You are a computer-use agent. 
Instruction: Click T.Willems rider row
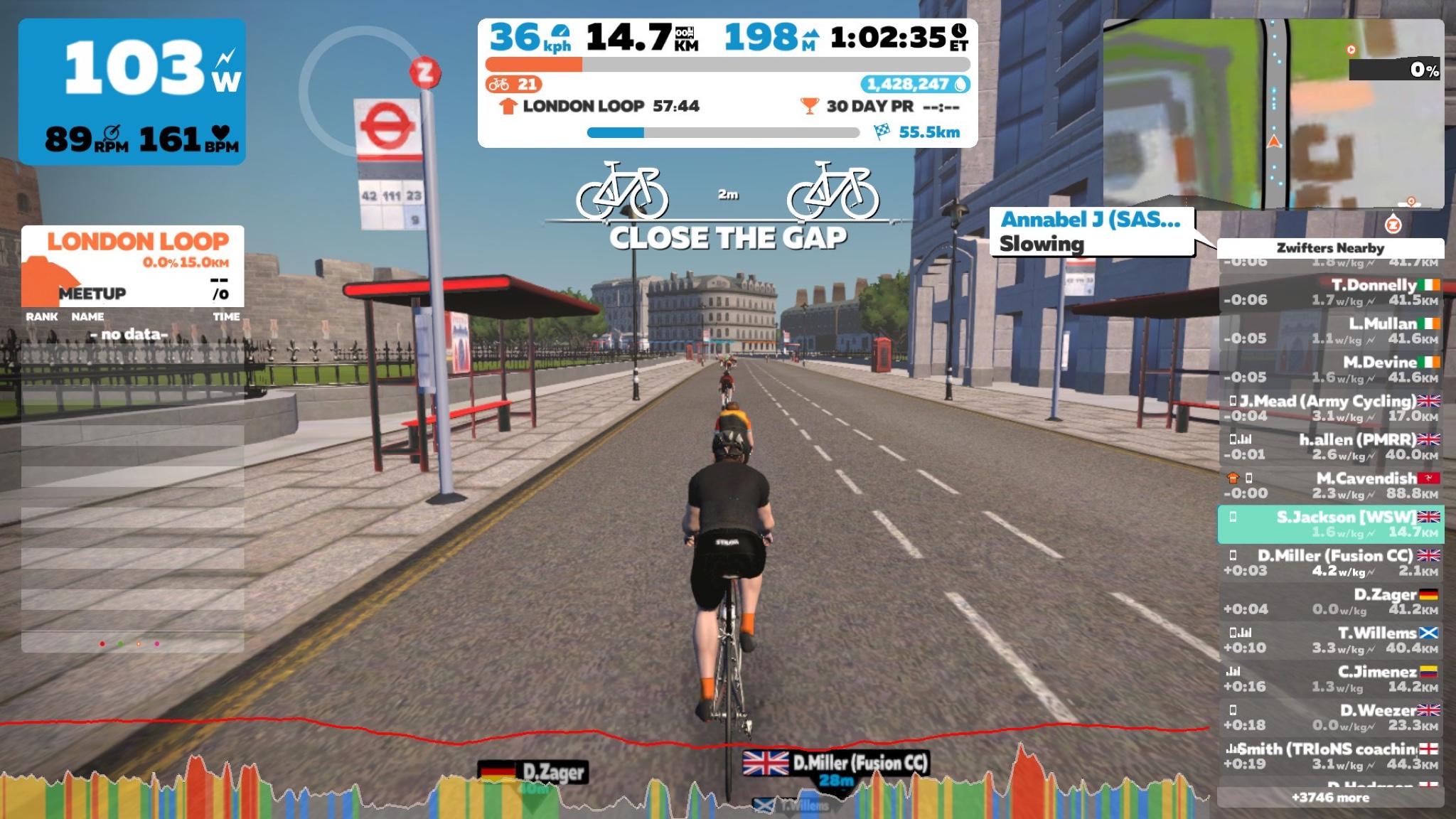[1330, 640]
